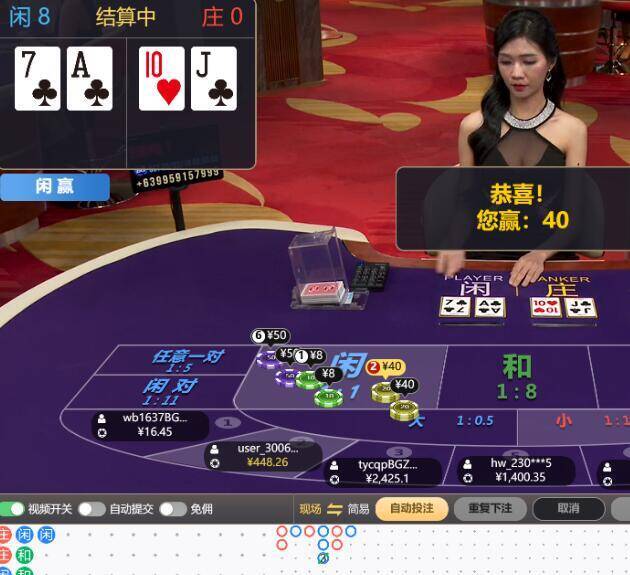630x575 pixels.
Task: Click the 闲赢 result banner
Action: [x=55, y=186]
